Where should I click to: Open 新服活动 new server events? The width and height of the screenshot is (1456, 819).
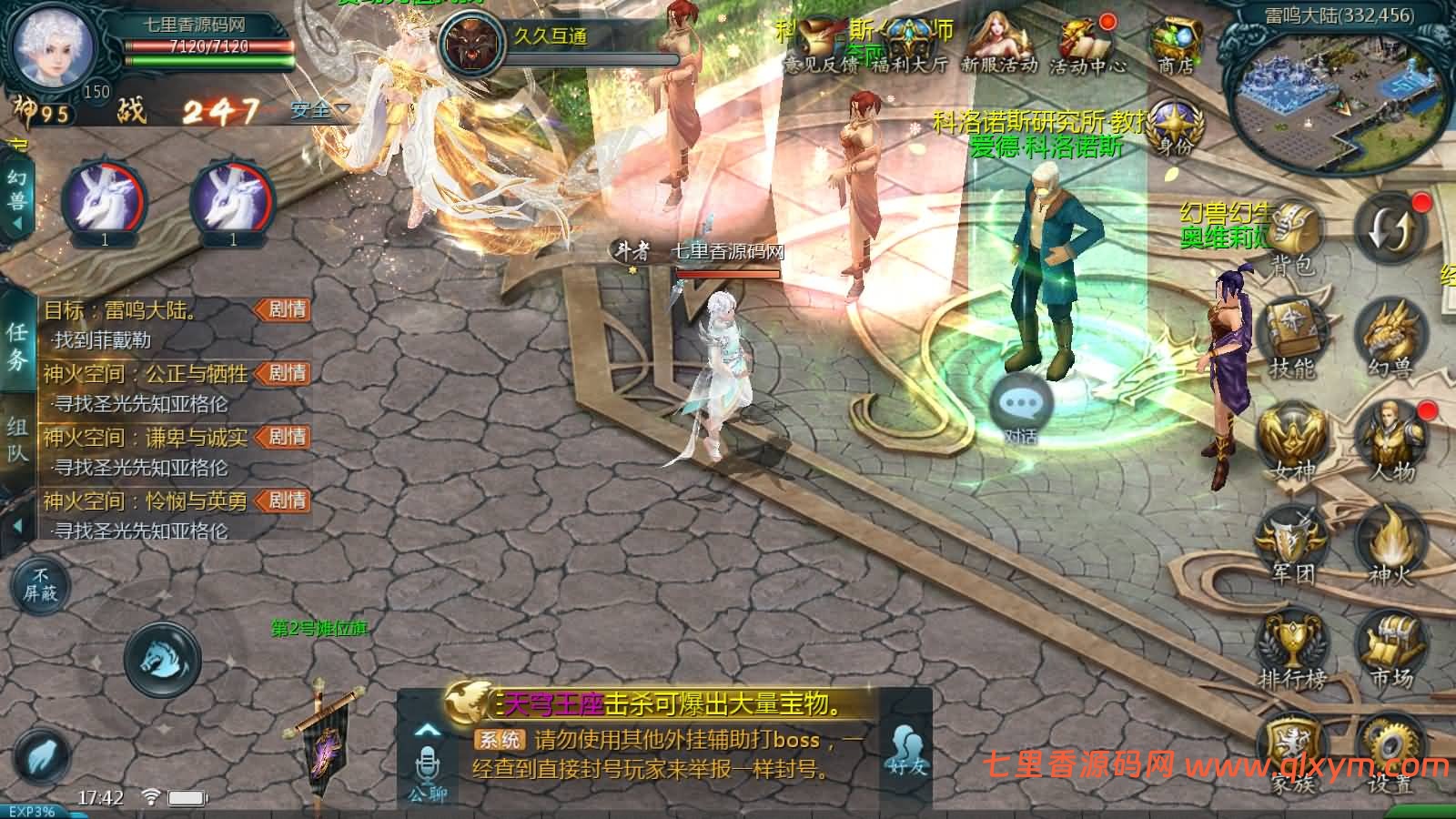pos(999,44)
